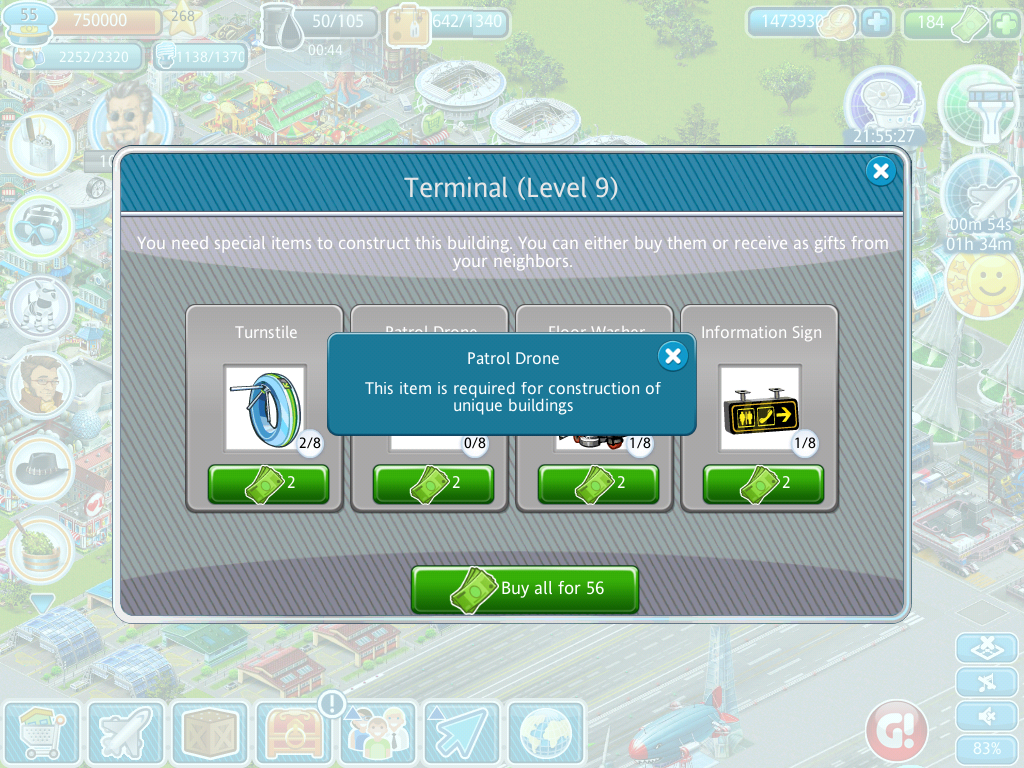
Task: Buy a Patrol Drone for 2 cash
Action: click(x=433, y=484)
